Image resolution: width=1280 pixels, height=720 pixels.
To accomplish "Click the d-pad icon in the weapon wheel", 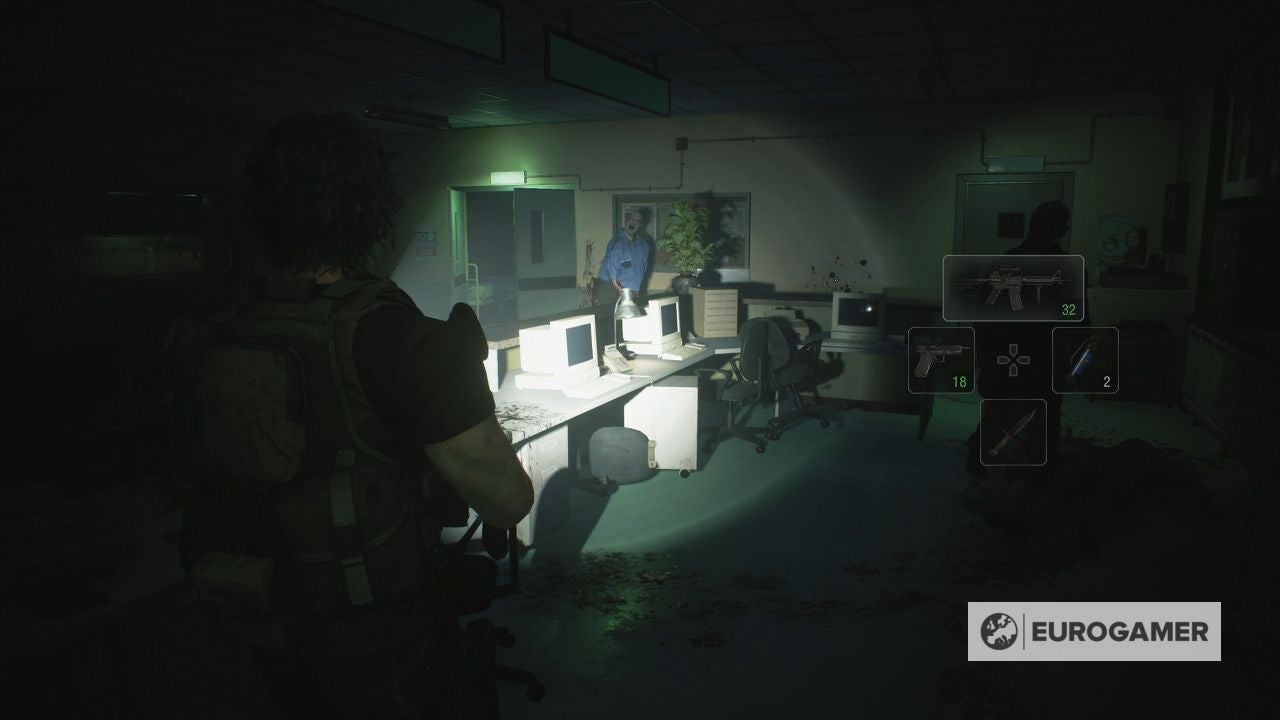I will click(1012, 359).
